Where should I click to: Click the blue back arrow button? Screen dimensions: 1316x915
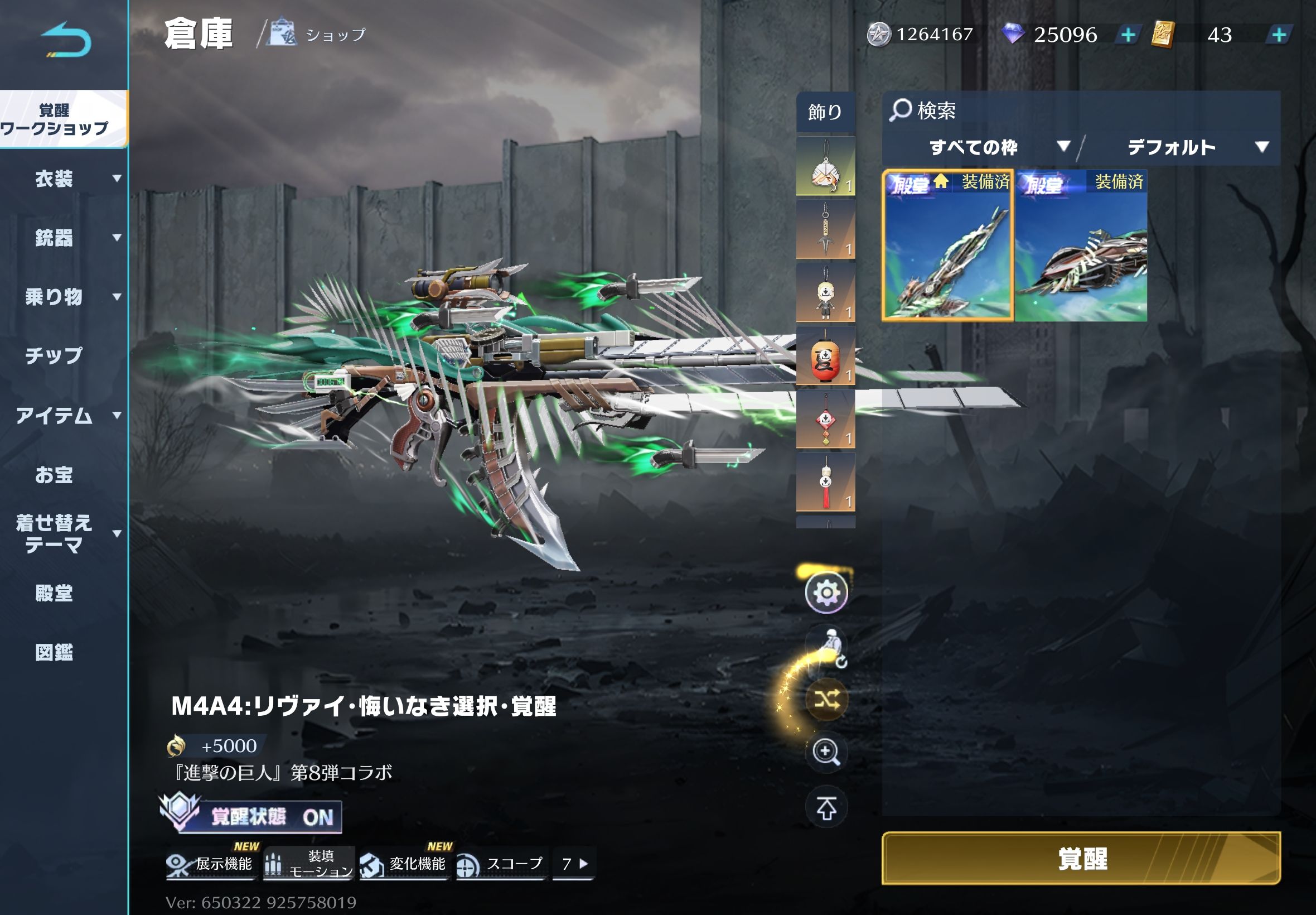click(x=66, y=40)
